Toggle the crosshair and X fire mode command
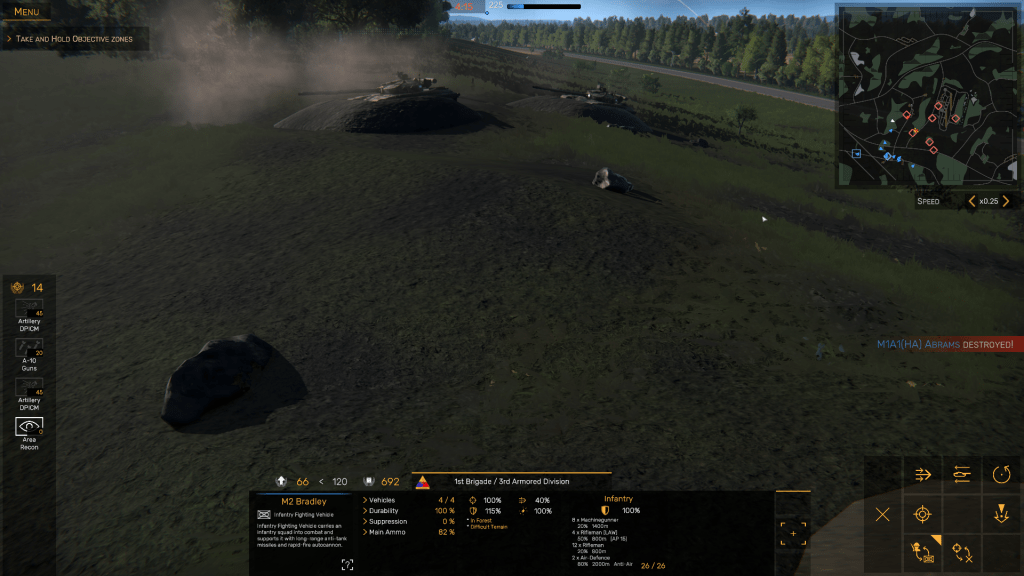Image resolution: width=1024 pixels, height=576 pixels. pyautogui.click(x=963, y=552)
